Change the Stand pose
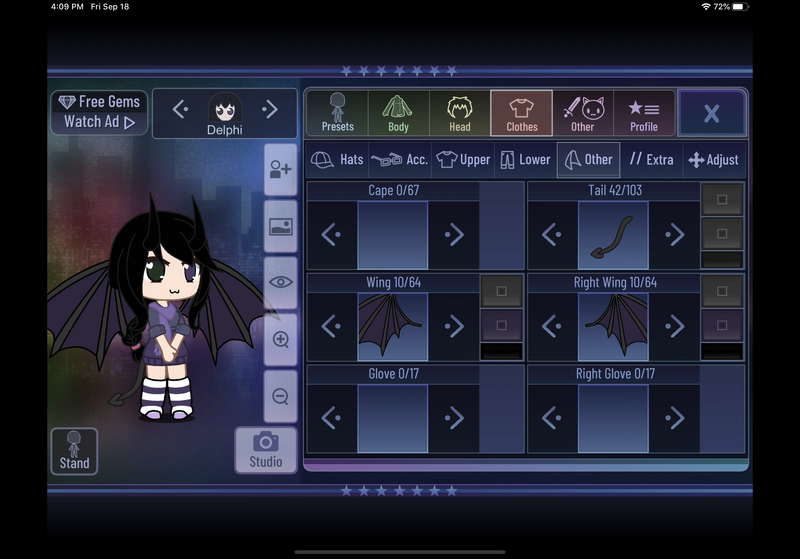 coord(74,451)
